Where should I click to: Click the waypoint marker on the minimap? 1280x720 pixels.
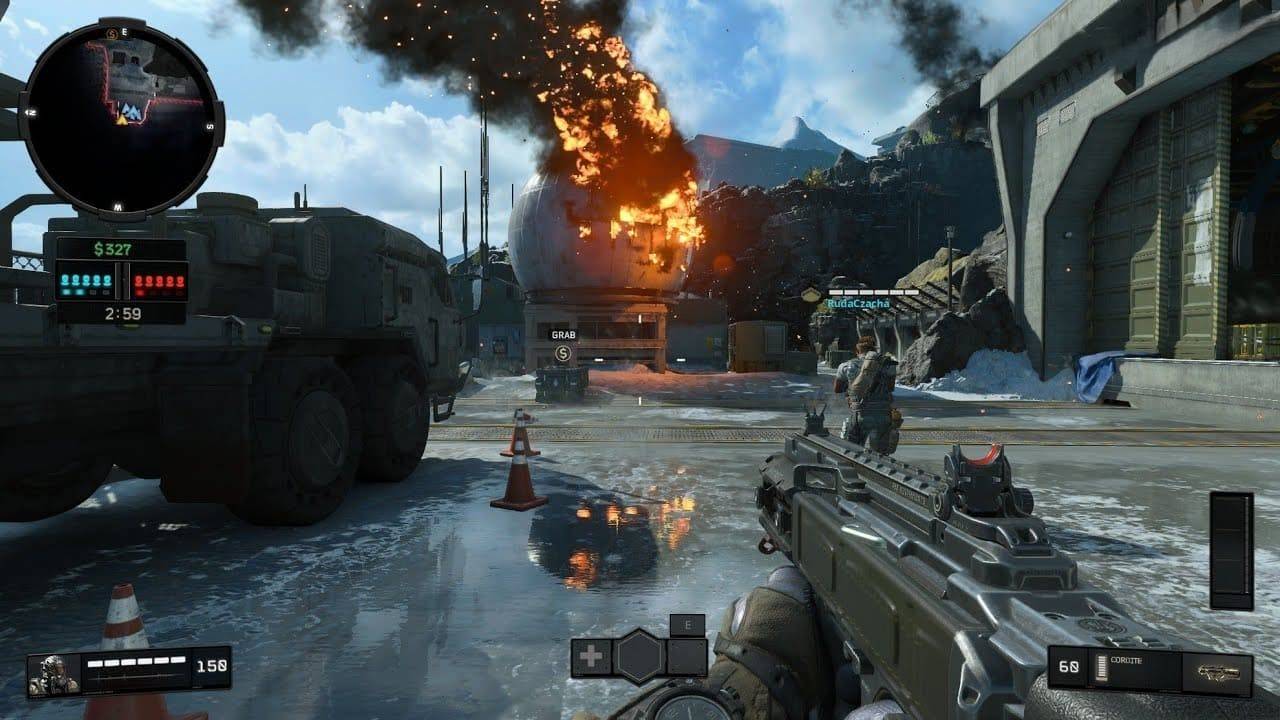tap(122, 120)
